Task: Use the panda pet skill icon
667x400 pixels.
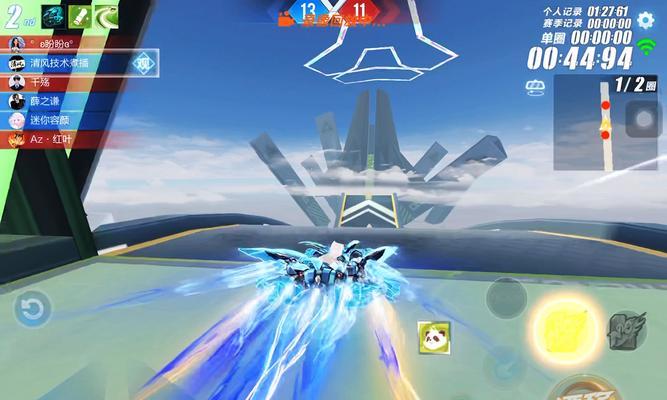Action: click(433, 335)
